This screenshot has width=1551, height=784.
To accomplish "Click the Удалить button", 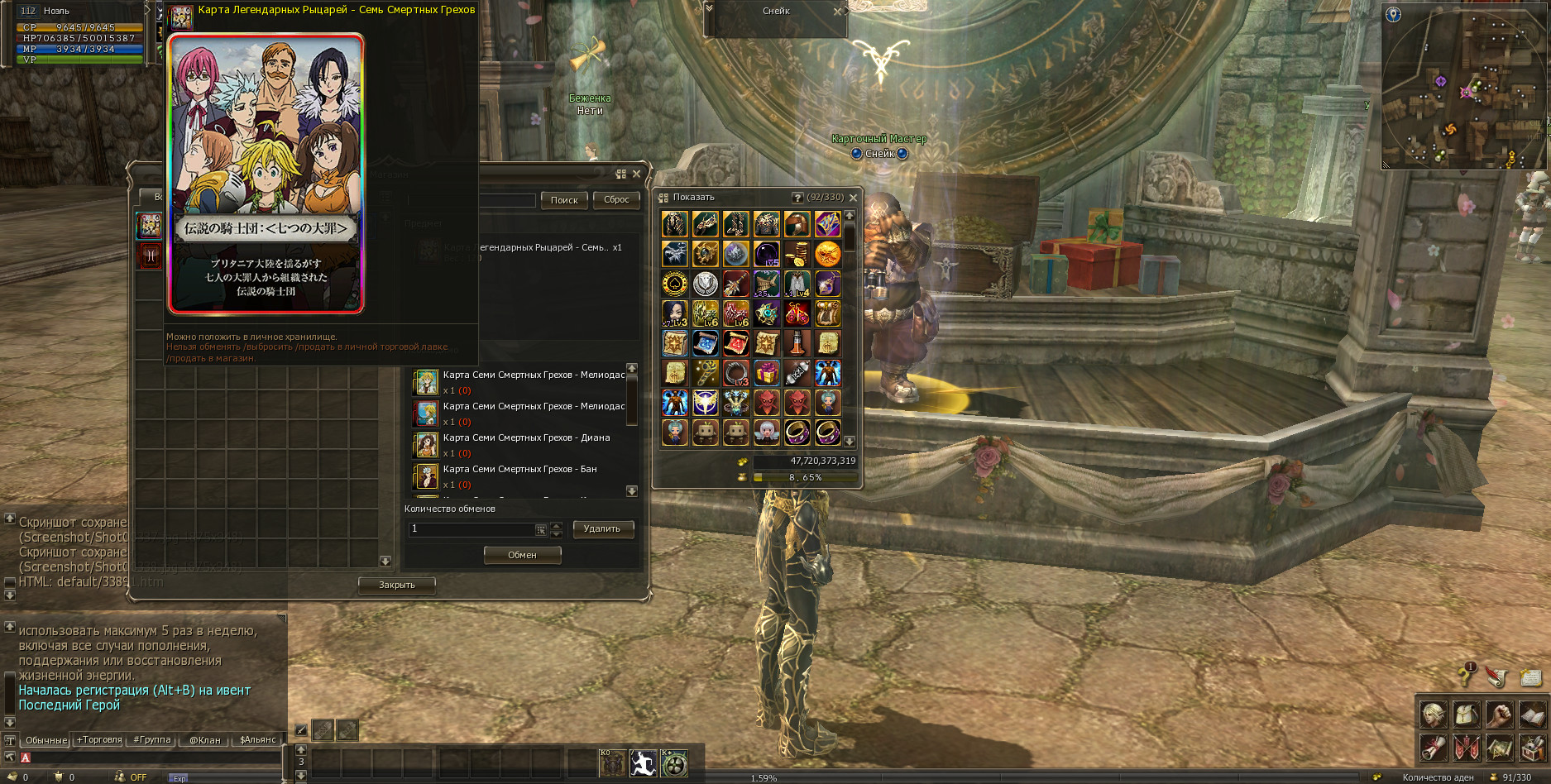I will pos(601,529).
